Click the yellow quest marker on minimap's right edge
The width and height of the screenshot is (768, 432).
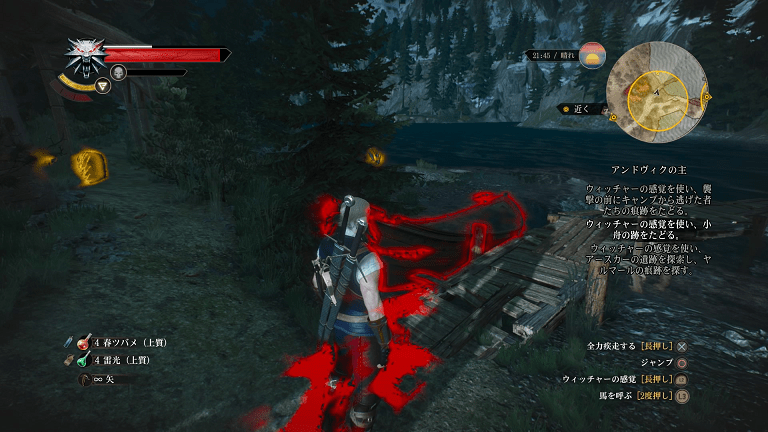point(708,97)
